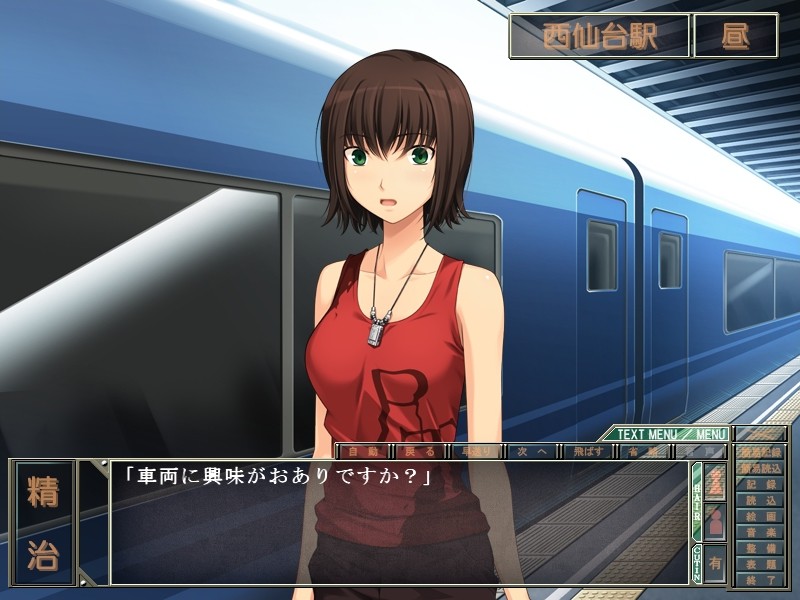Advance text with the 次へ button
The image size is (800, 600).
click(530, 451)
